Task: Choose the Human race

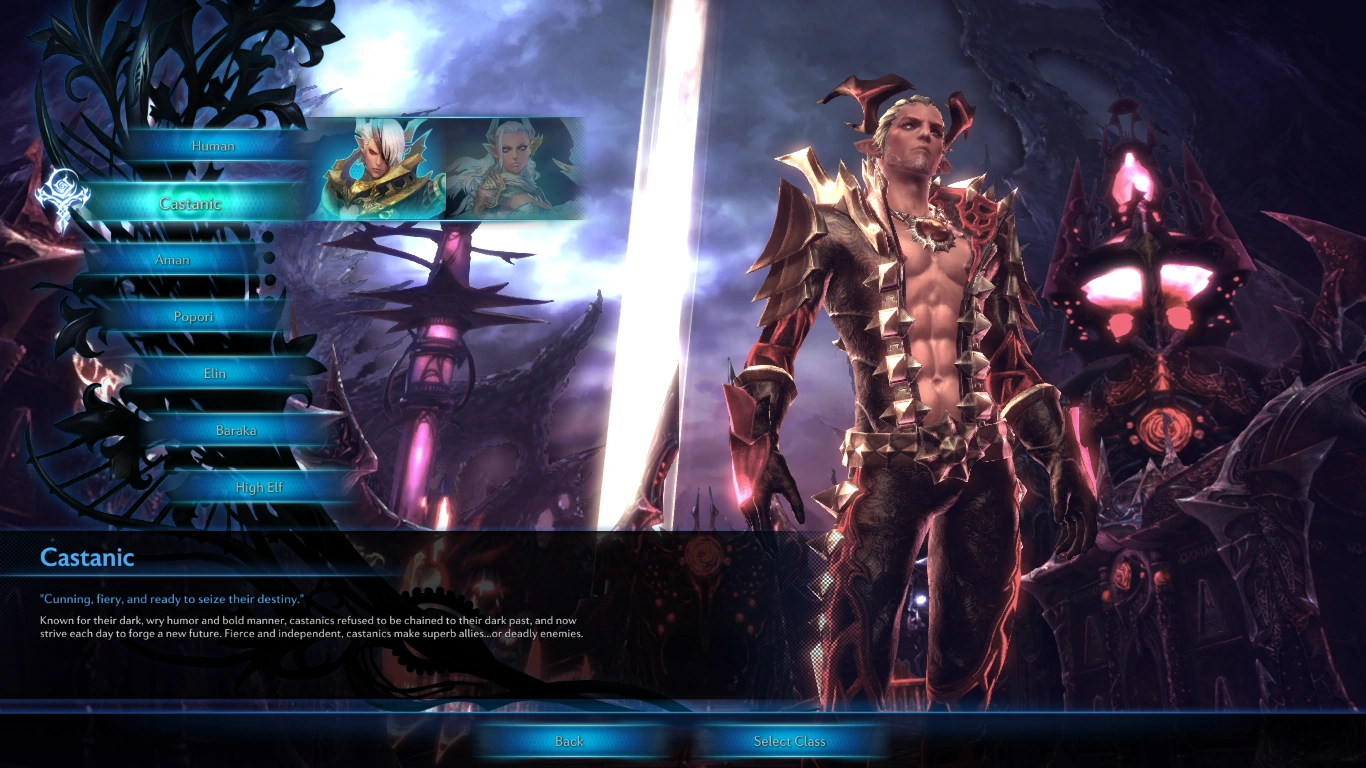Action: coord(213,146)
